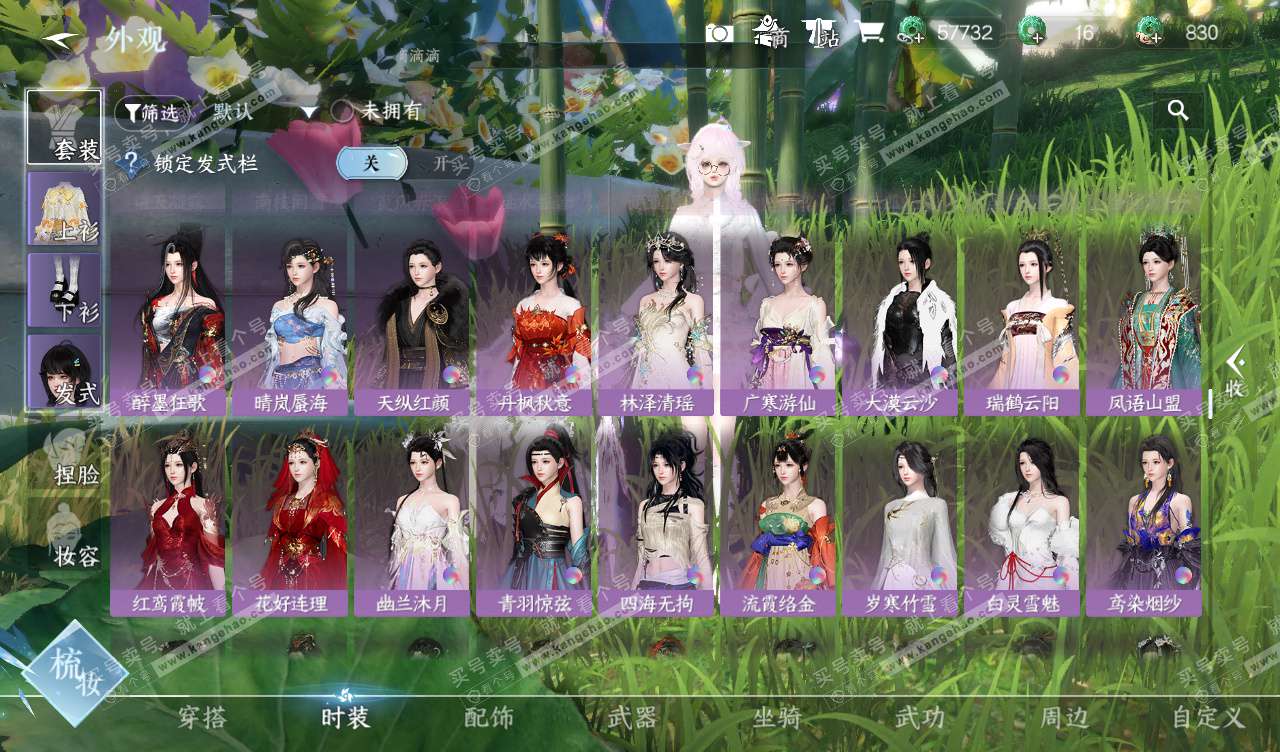Screen dimensions: 1280x752
Task: Go back using the top-left arrow
Action: tap(62, 40)
